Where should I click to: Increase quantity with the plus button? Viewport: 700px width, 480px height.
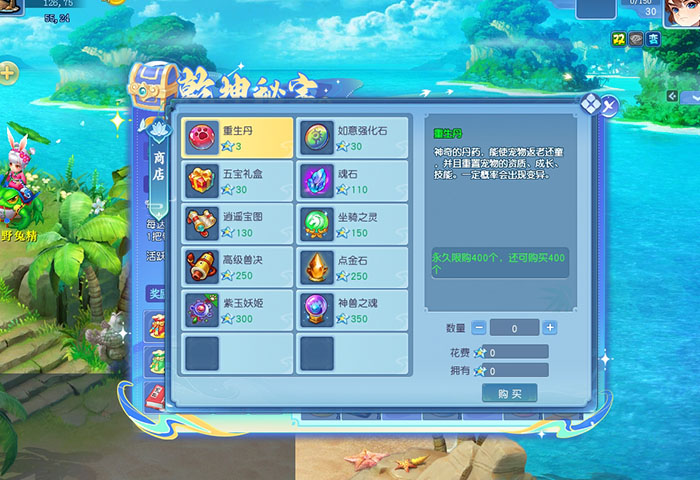click(x=550, y=328)
